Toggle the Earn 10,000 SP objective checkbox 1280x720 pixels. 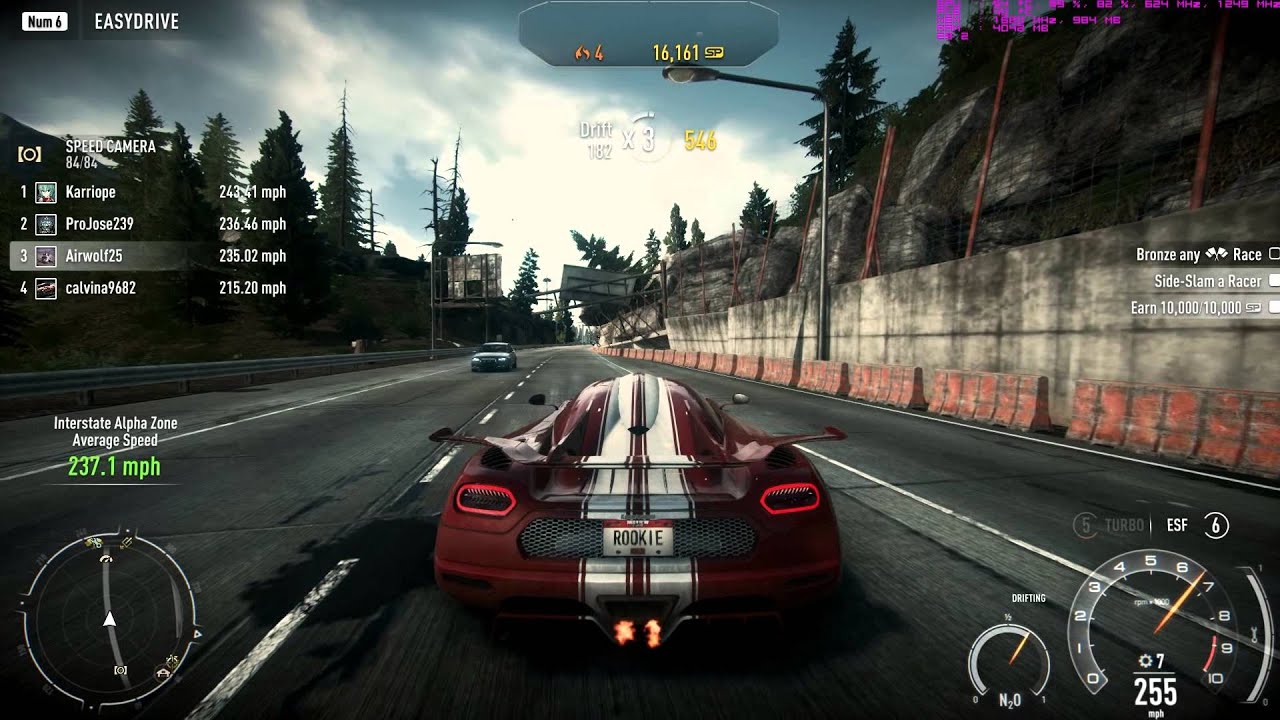[1274, 307]
